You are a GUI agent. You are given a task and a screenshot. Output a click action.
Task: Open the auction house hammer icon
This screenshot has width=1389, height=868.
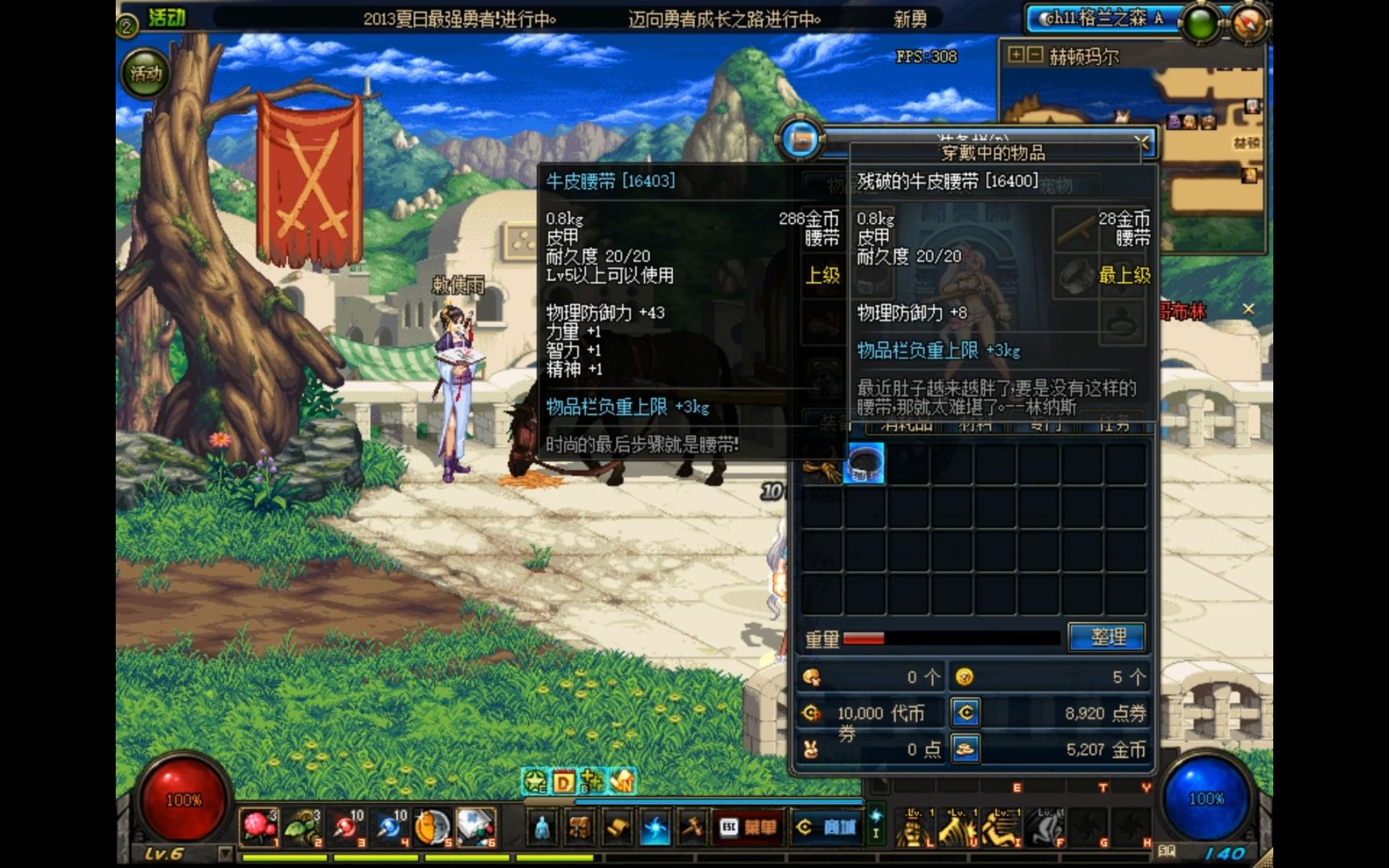click(x=692, y=826)
